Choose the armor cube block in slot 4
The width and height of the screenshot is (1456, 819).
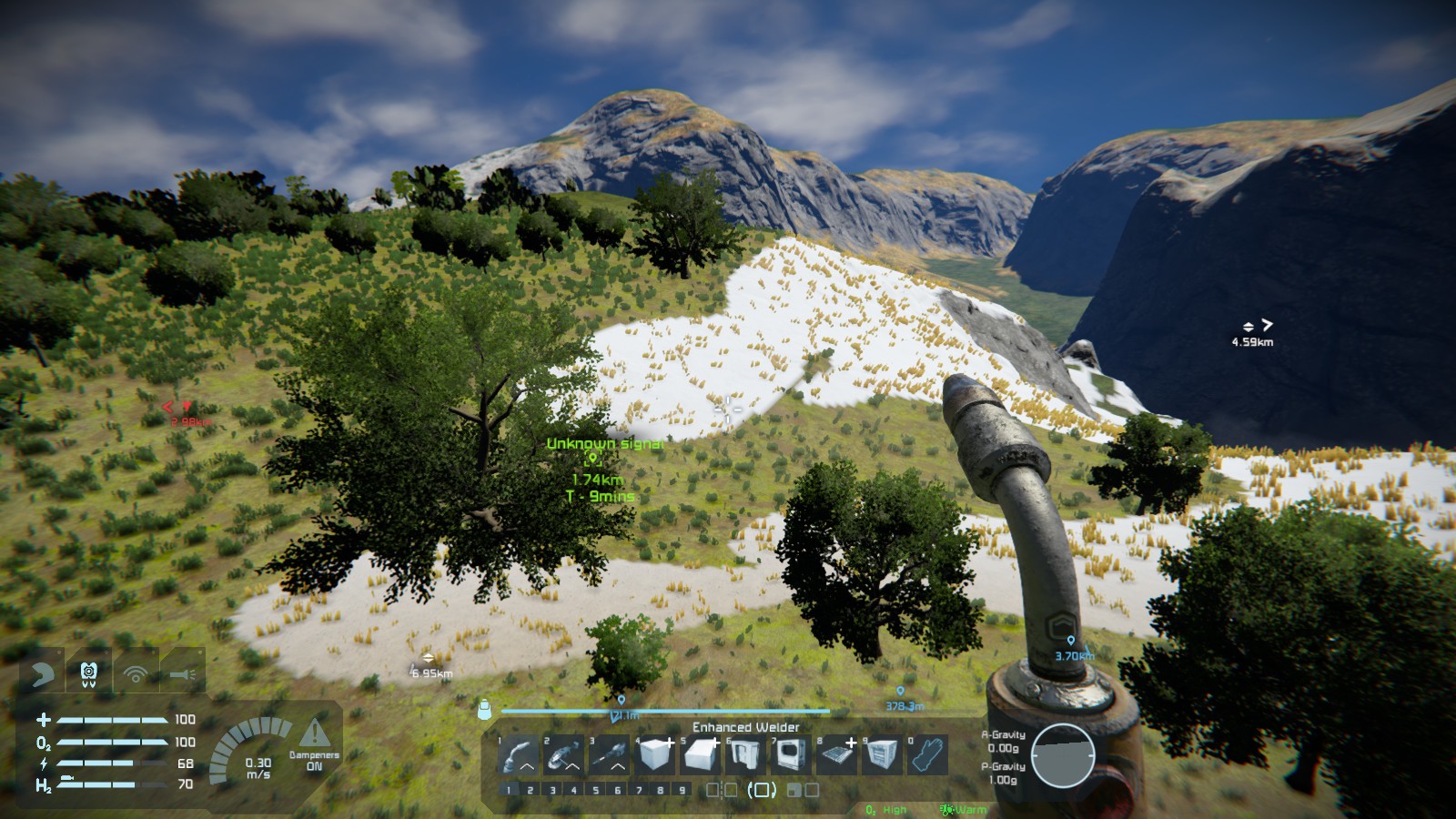655,755
